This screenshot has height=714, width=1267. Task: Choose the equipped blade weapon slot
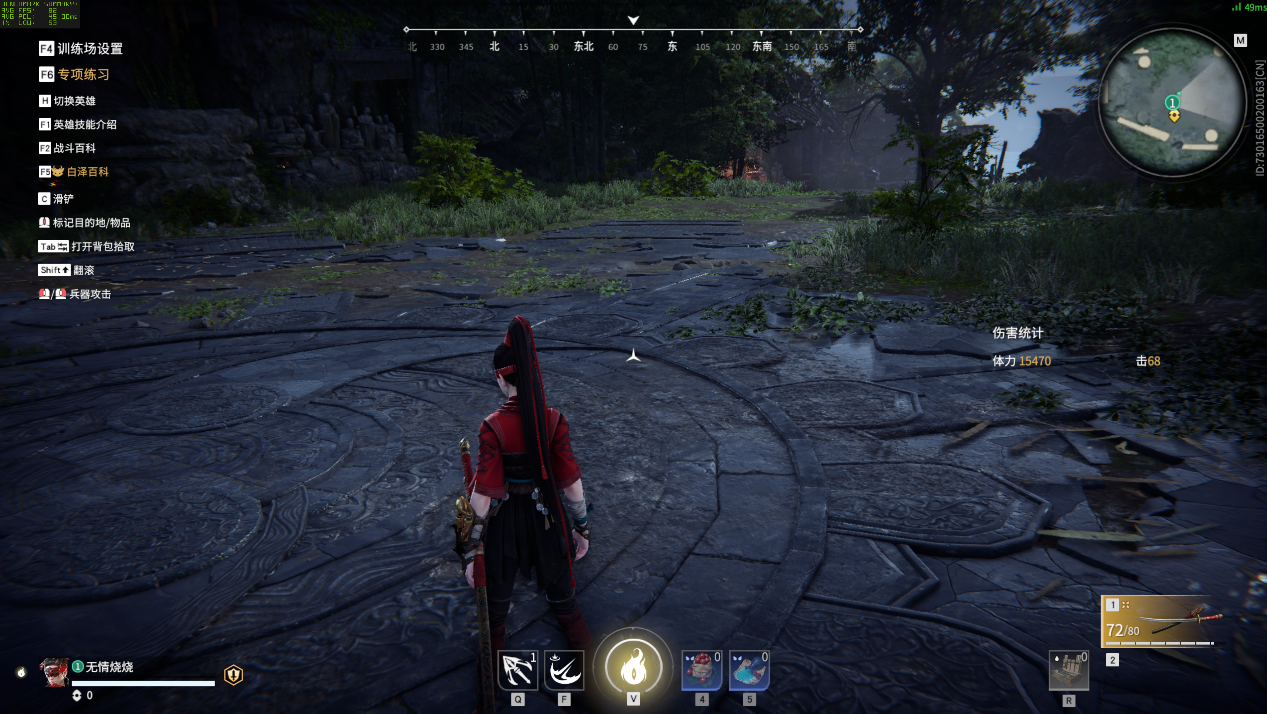click(1162, 622)
